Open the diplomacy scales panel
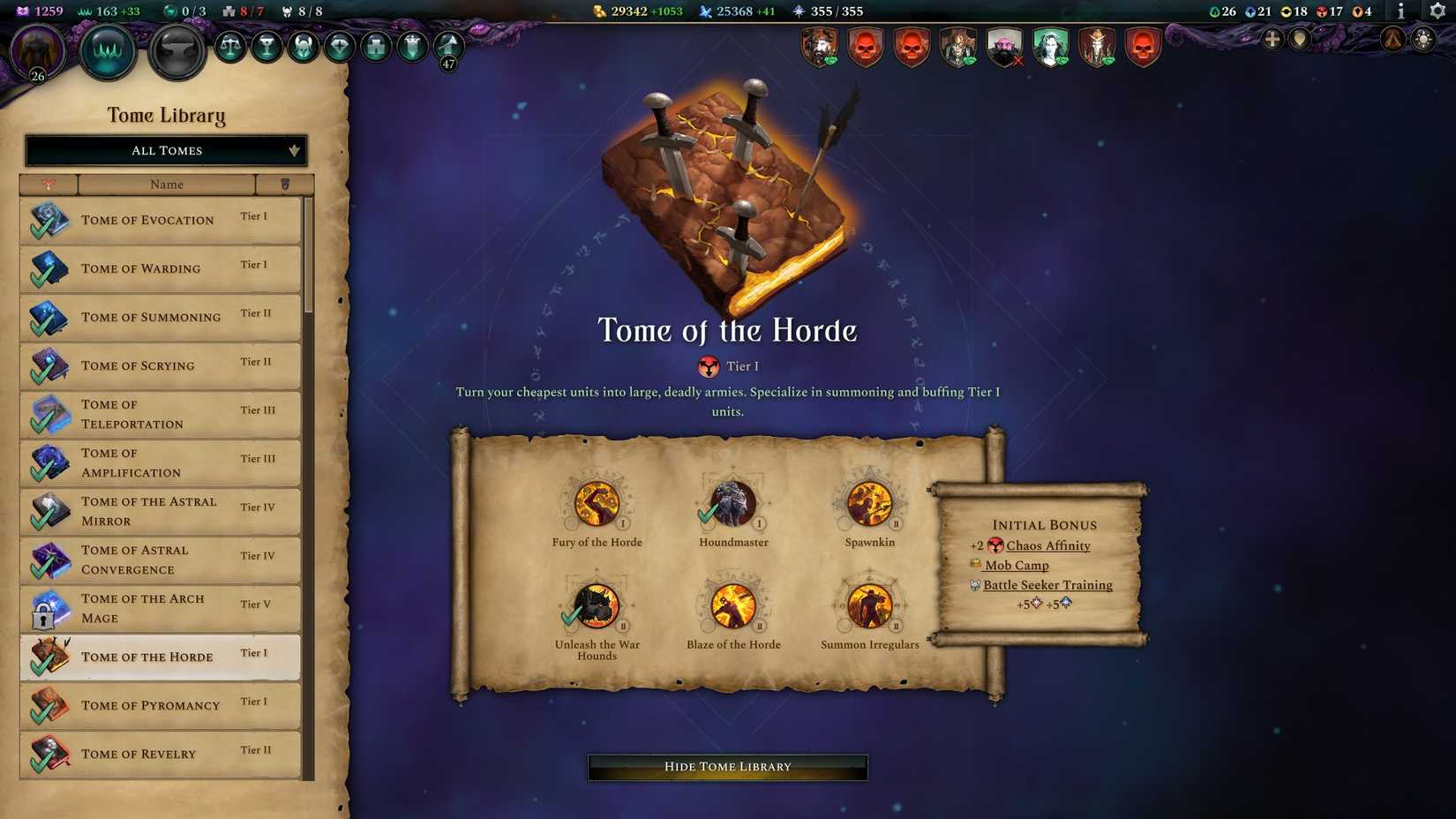 (231, 46)
